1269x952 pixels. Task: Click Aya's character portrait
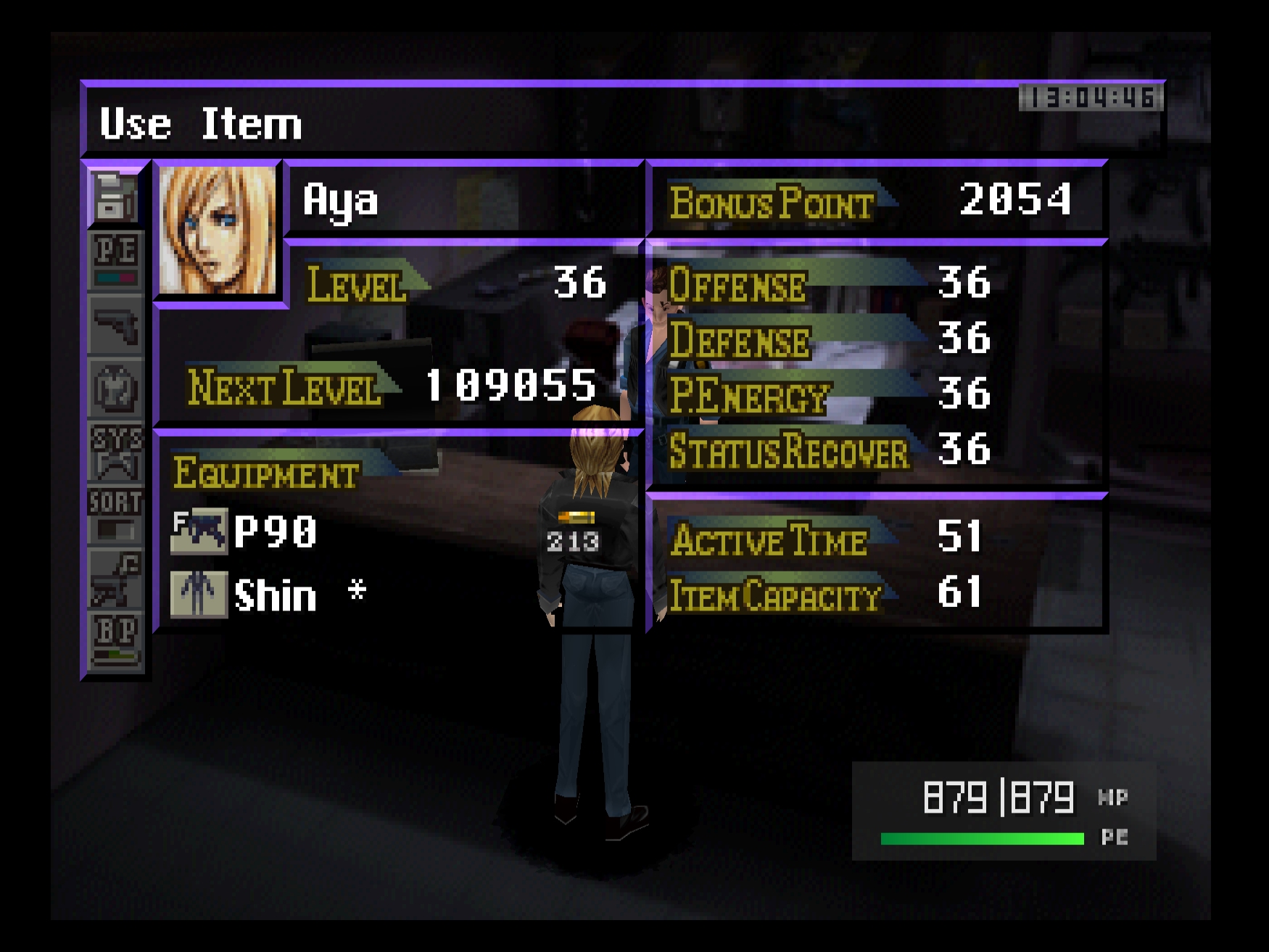217,231
